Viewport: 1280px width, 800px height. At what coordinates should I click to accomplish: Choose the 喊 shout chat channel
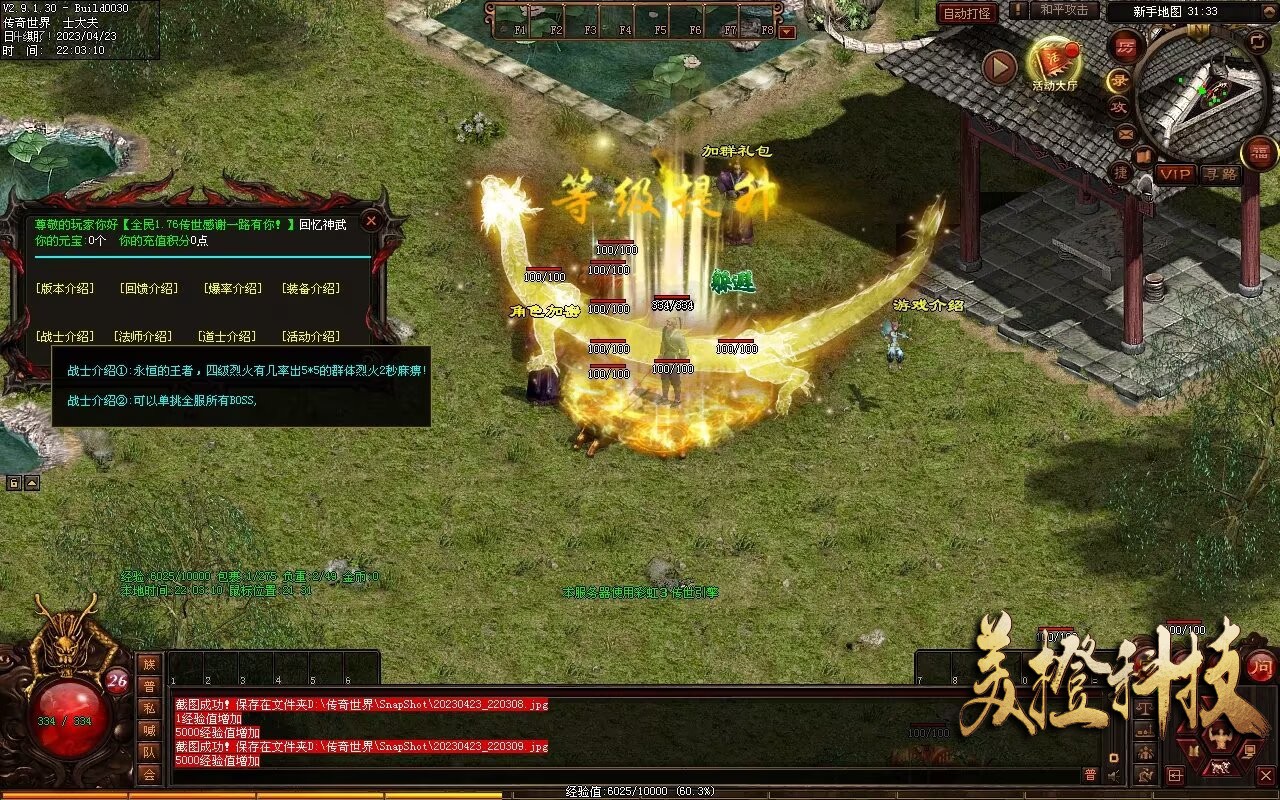149,730
